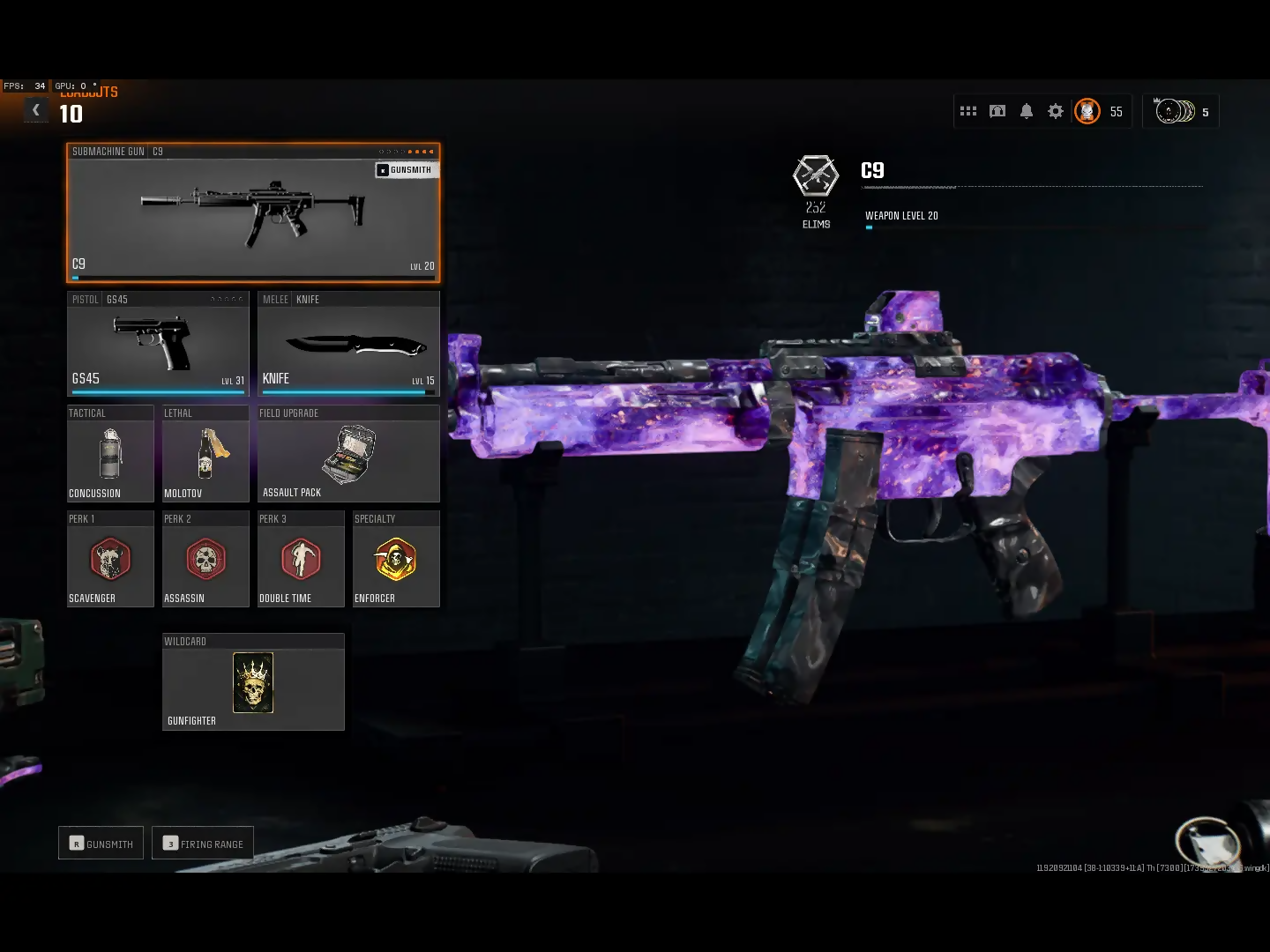
Task: Open notifications bell
Action: click(1027, 111)
